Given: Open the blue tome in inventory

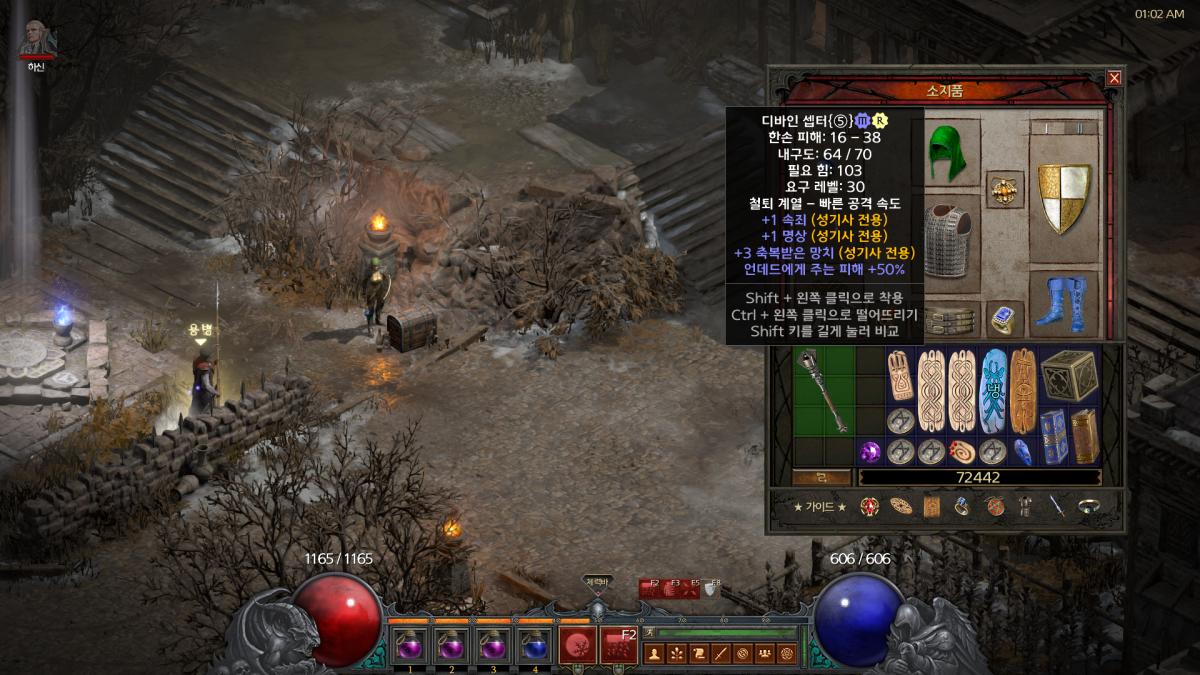Looking at the screenshot, I should click(x=1053, y=437).
